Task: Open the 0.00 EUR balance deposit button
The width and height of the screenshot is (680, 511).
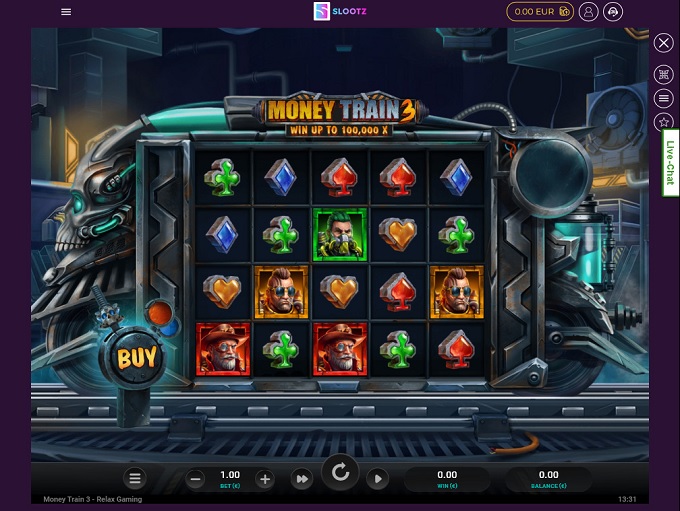Action: [540, 12]
